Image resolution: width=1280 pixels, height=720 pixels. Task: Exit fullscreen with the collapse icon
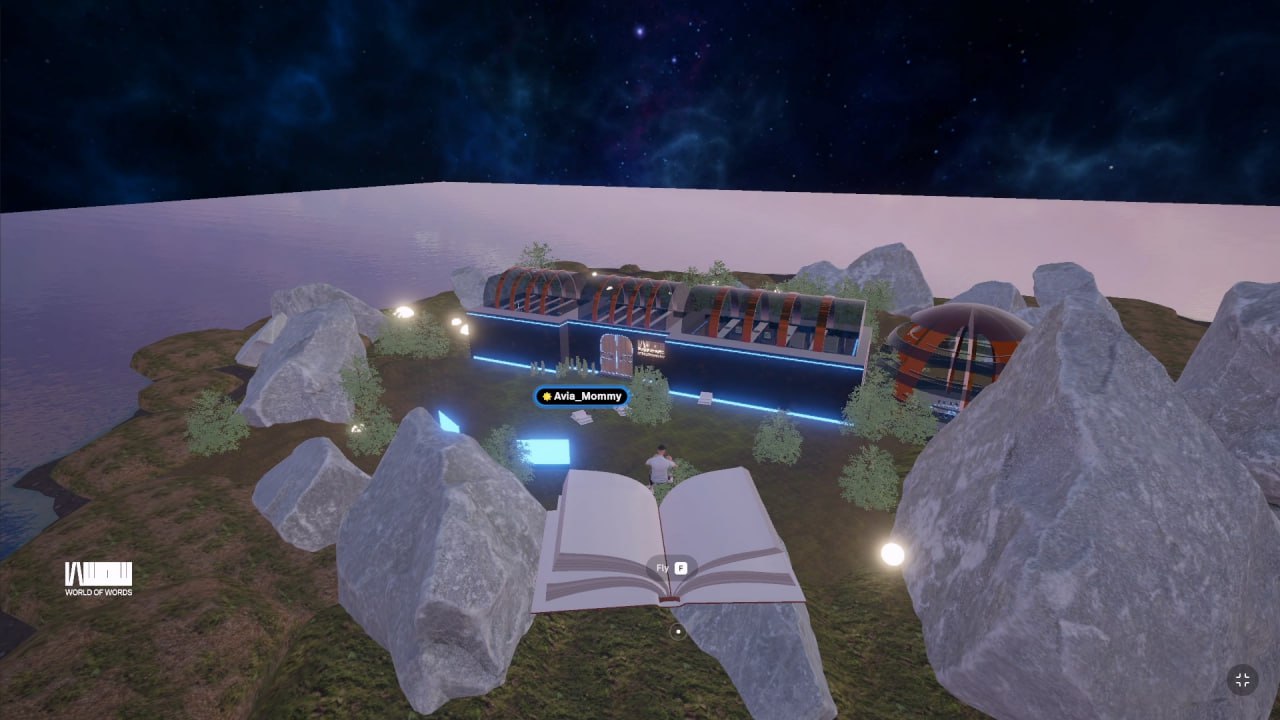click(x=1242, y=680)
